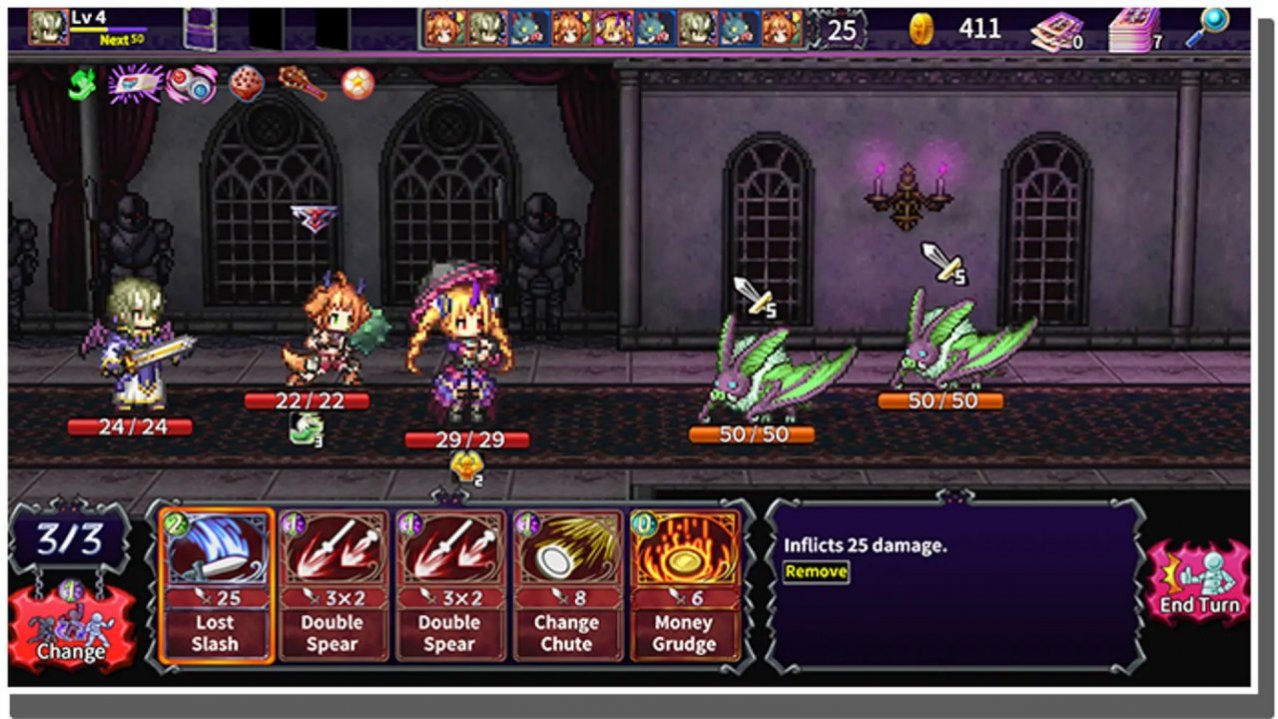Image resolution: width=1278 pixels, height=719 pixels.
Task: Open the draw pile showing 0 cards
Action: (1057, 31)
